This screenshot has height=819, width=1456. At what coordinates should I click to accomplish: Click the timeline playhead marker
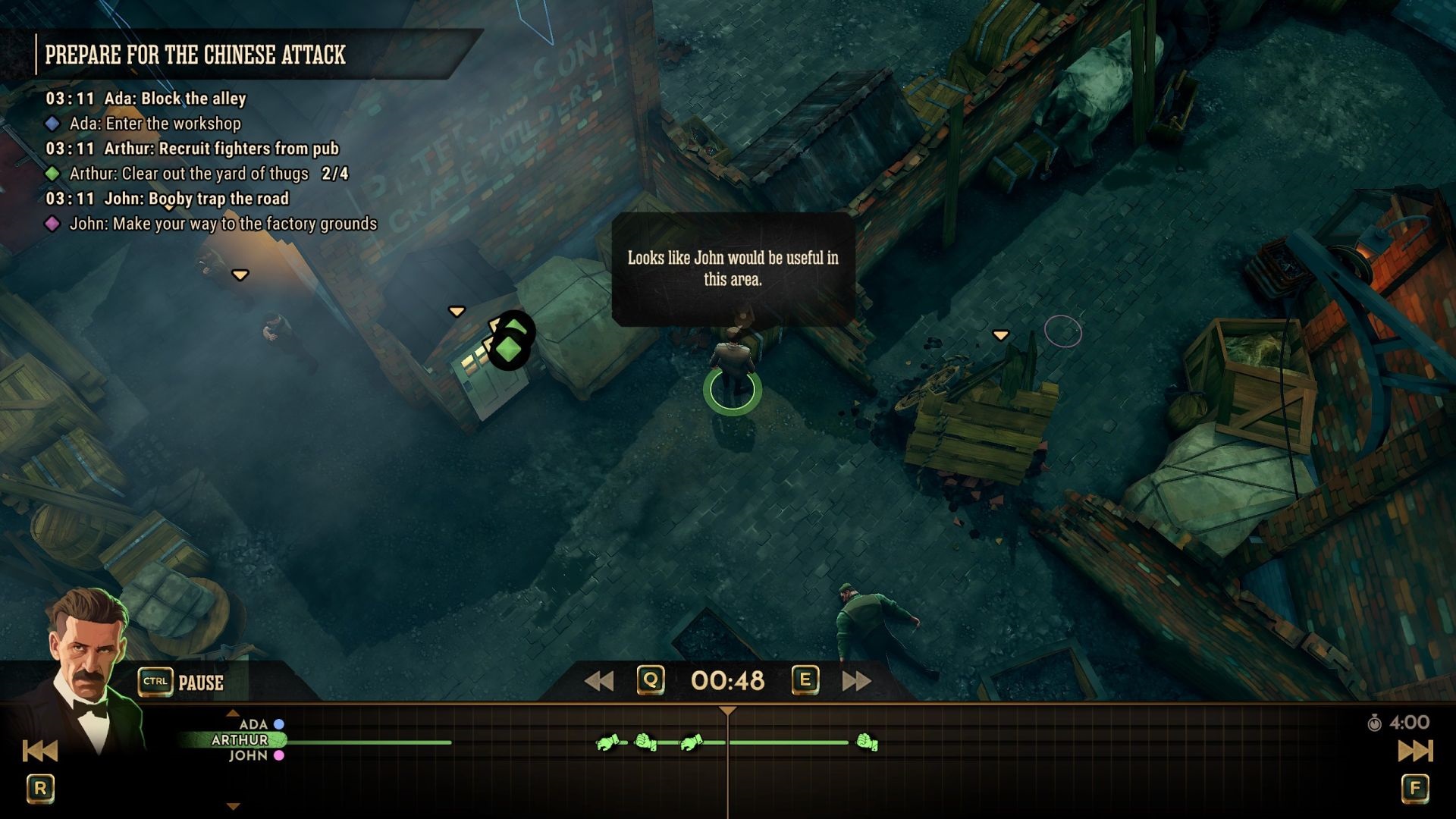(x=727, y=711)
